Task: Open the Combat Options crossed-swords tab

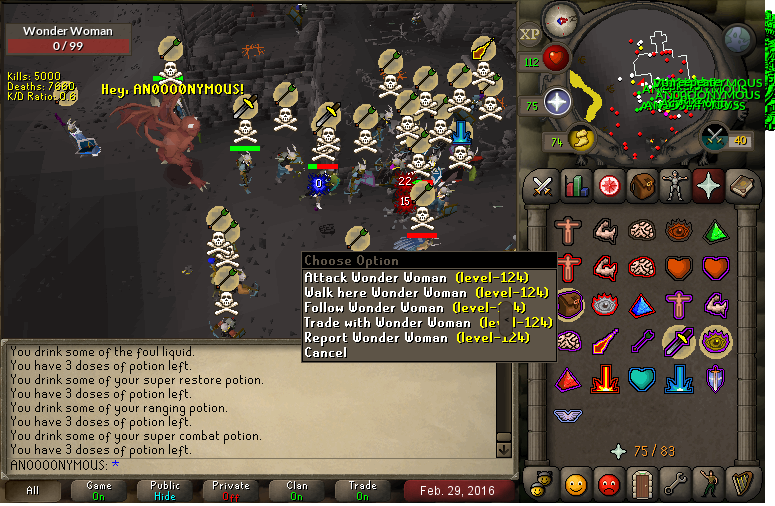Action: click(x=542, y=185)
